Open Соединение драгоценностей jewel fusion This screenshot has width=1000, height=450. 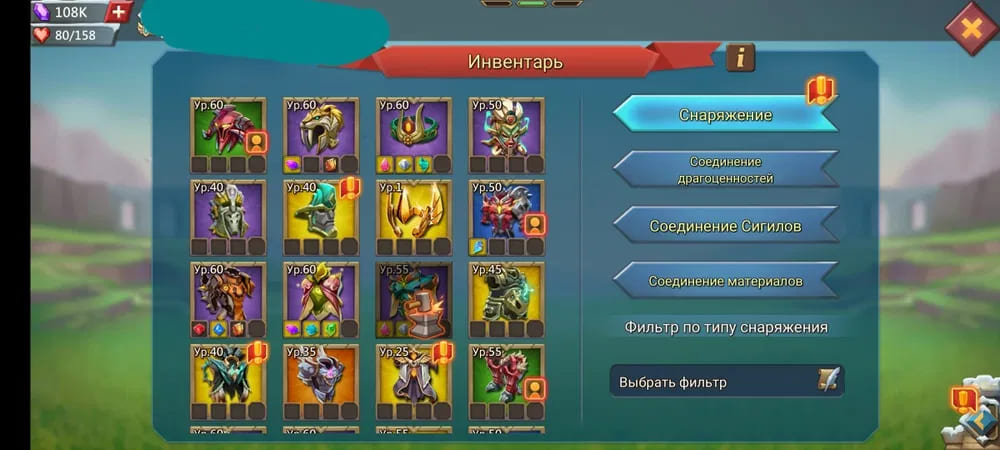click(x=725, y=170)
